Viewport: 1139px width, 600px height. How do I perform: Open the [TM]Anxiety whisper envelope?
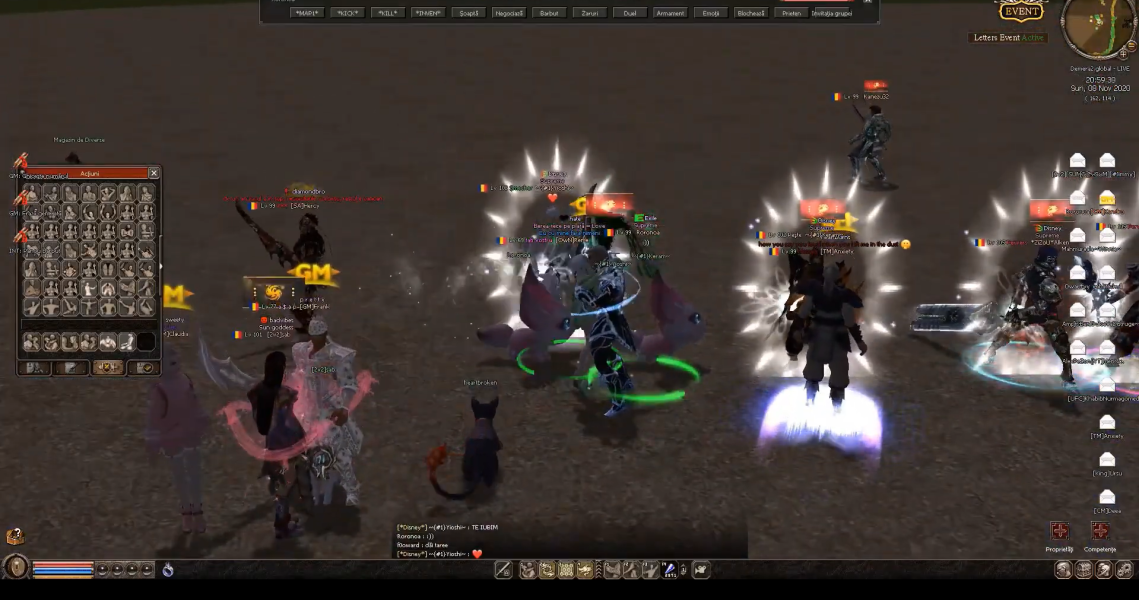1107,422
